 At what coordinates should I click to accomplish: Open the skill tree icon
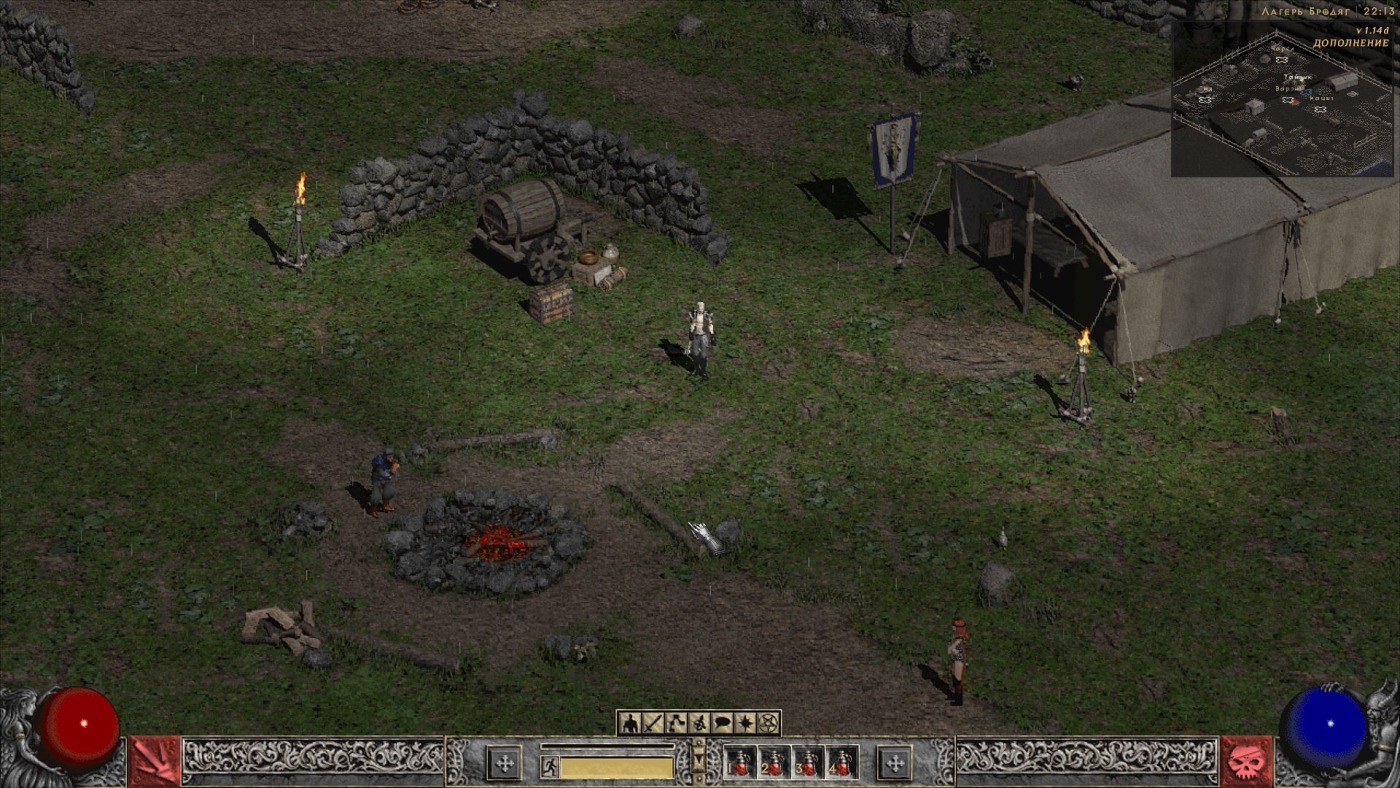pos(676,722)
